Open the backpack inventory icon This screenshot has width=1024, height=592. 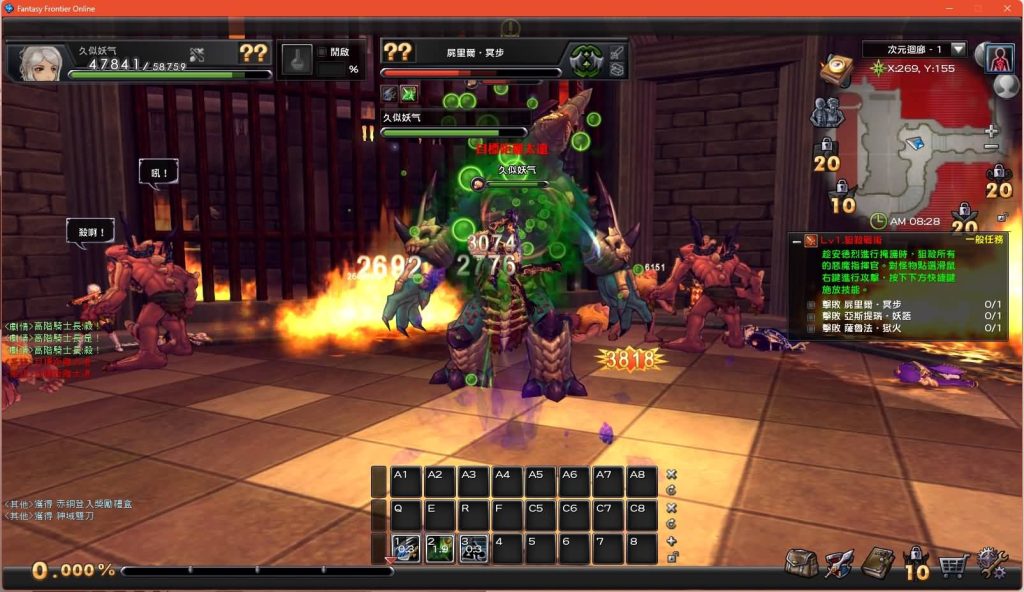coord(801,563)
